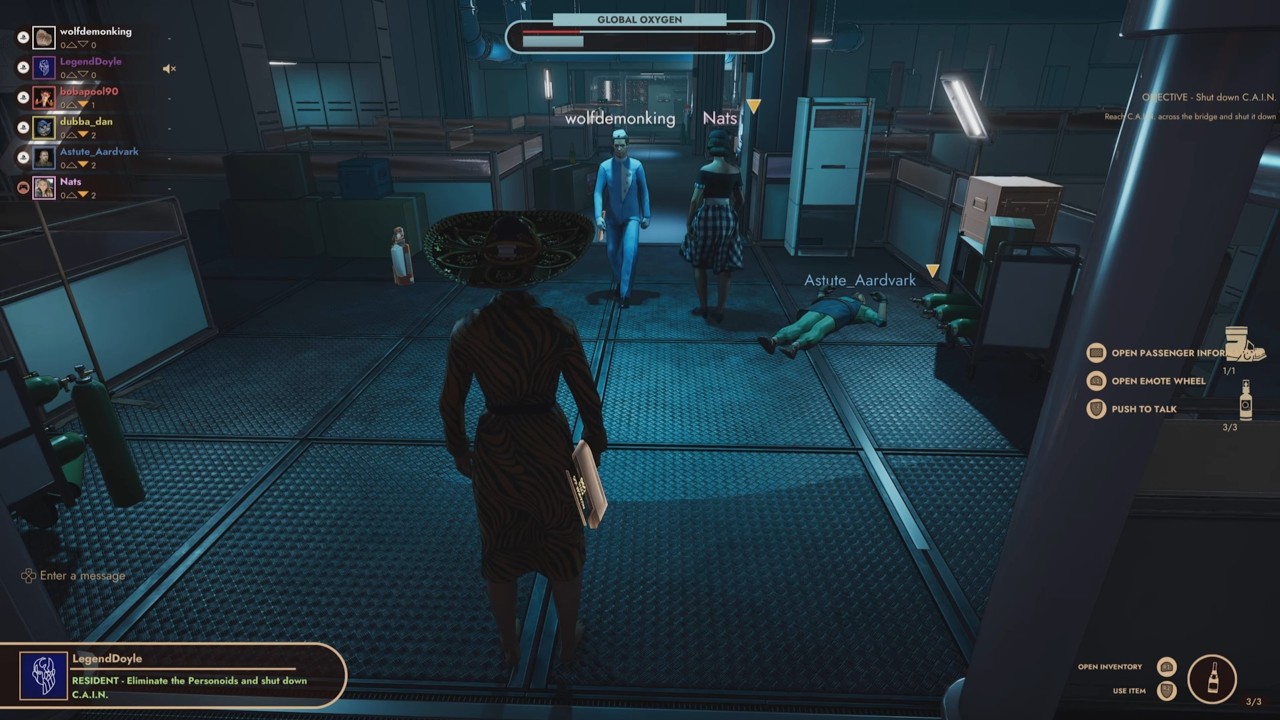The height and width of the screenshot is (720, 1280).
Task: Toggle the muted speaker icon beside LegendDoyle
Action: coord(169,69)
